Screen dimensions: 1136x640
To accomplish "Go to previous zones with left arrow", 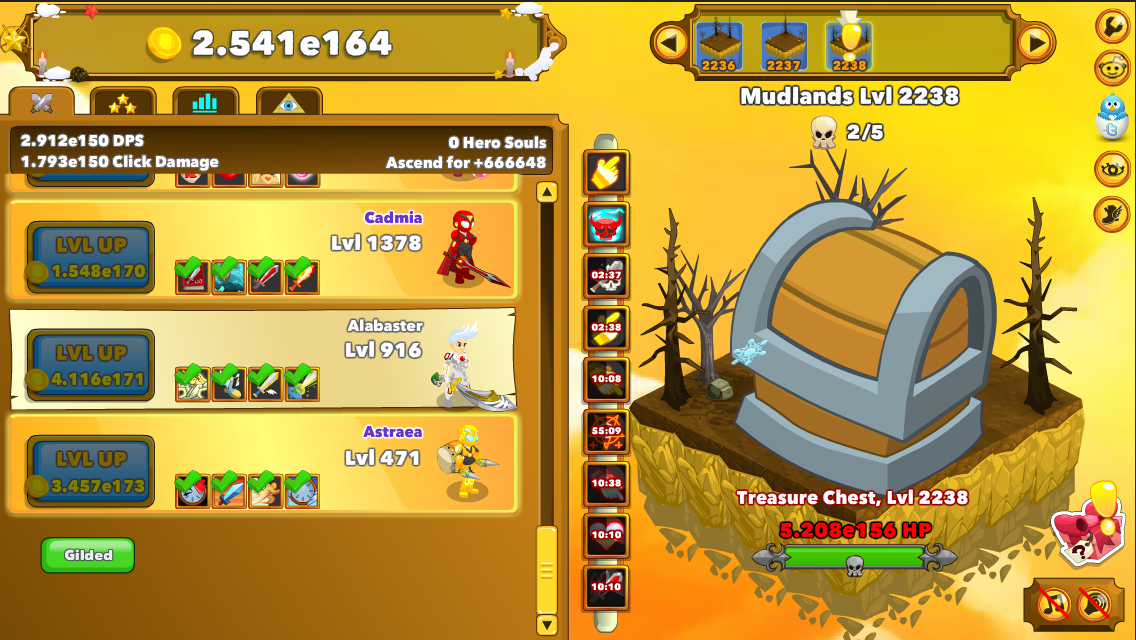I will 670,42.
